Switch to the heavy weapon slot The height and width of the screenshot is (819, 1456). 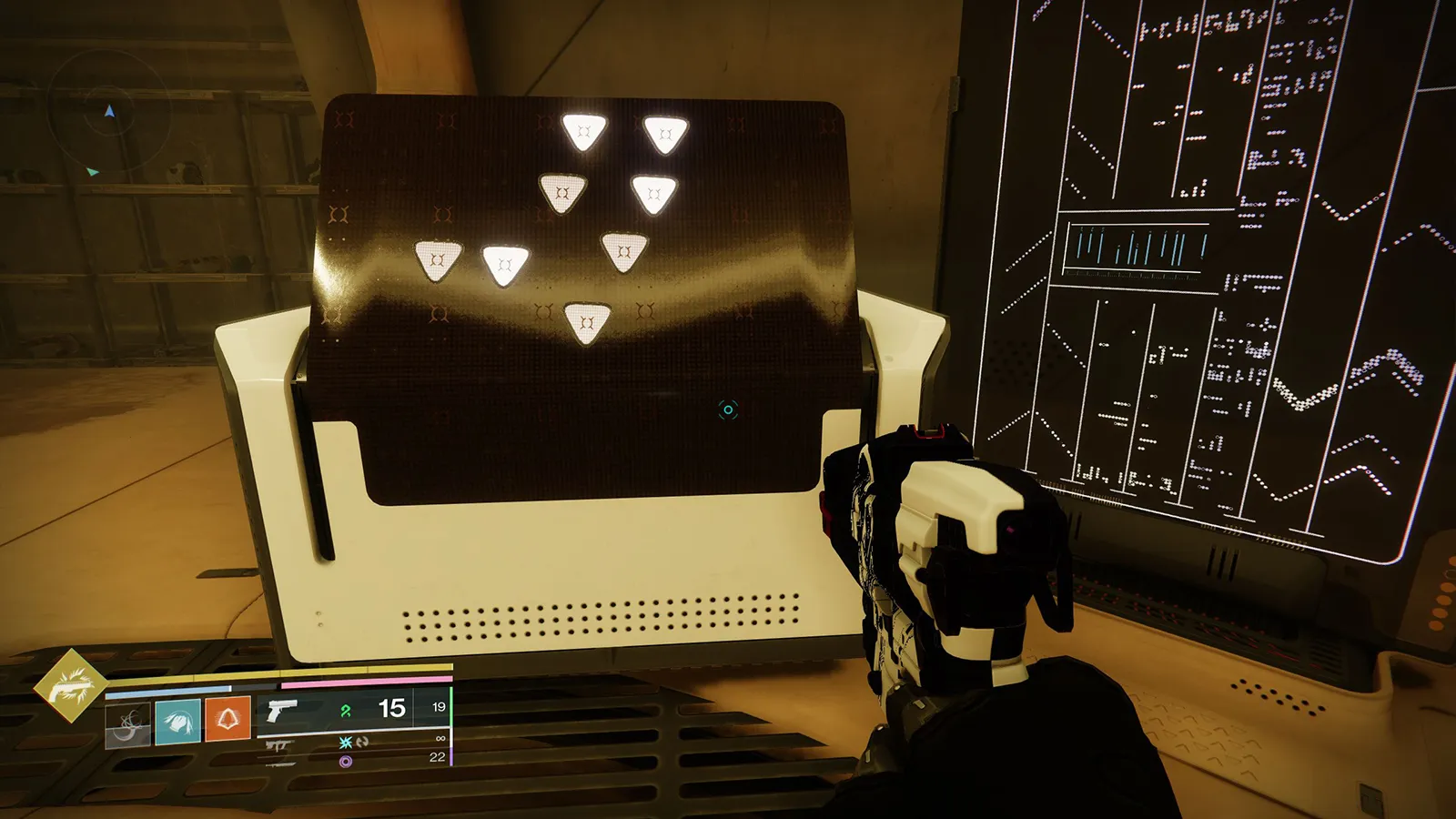coord(346,762)
